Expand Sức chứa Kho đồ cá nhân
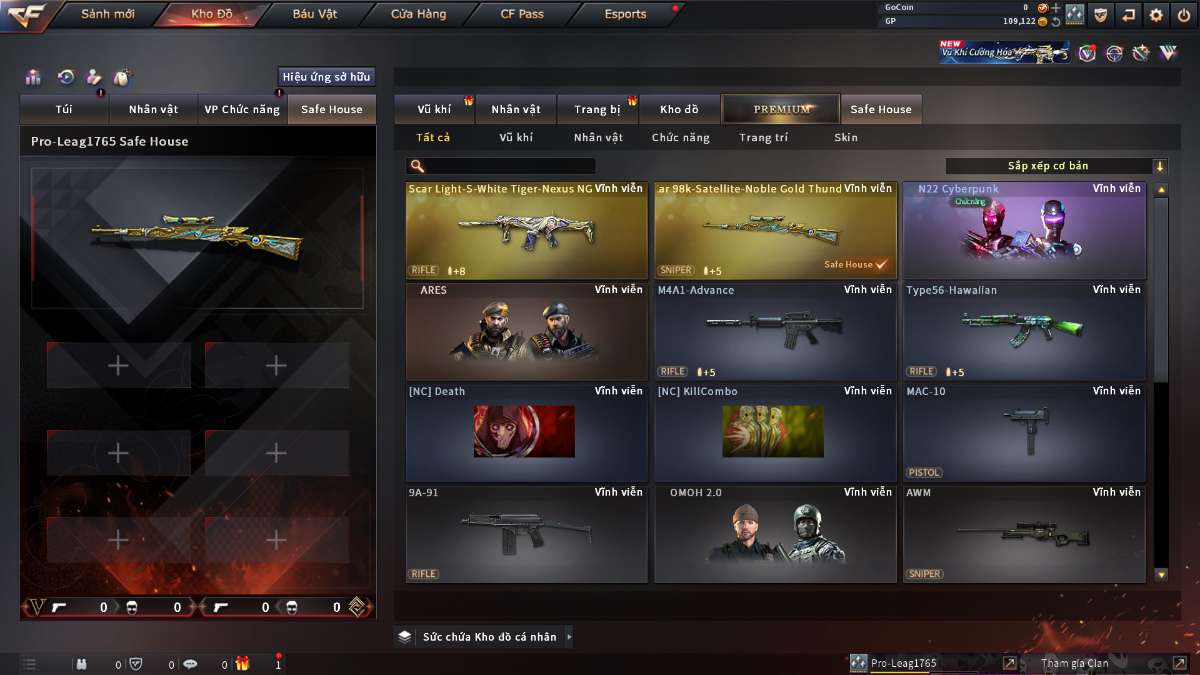1200x675 pixels. (486, 637)
